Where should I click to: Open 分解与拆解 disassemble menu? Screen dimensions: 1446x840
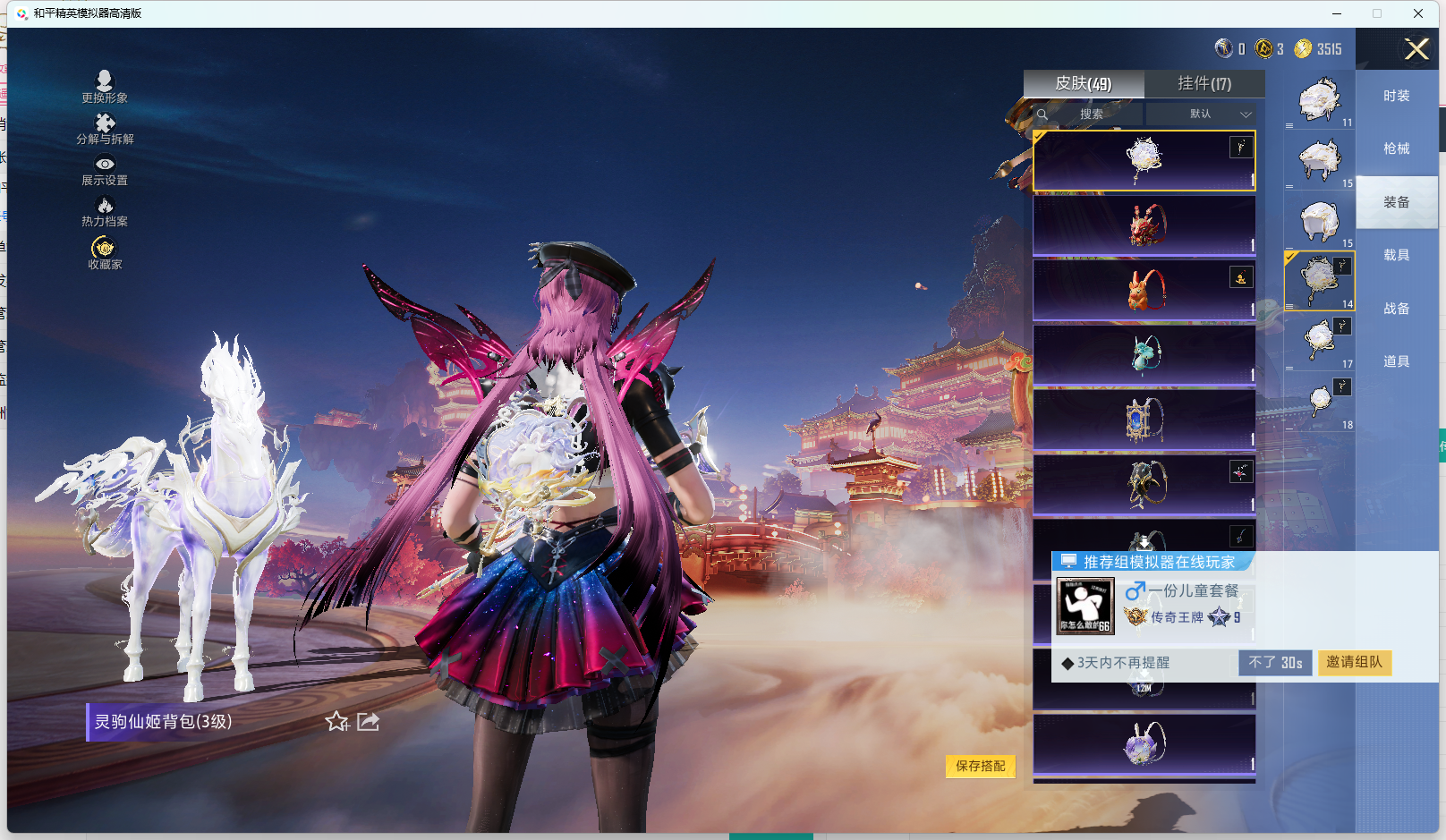pos(105,128)
